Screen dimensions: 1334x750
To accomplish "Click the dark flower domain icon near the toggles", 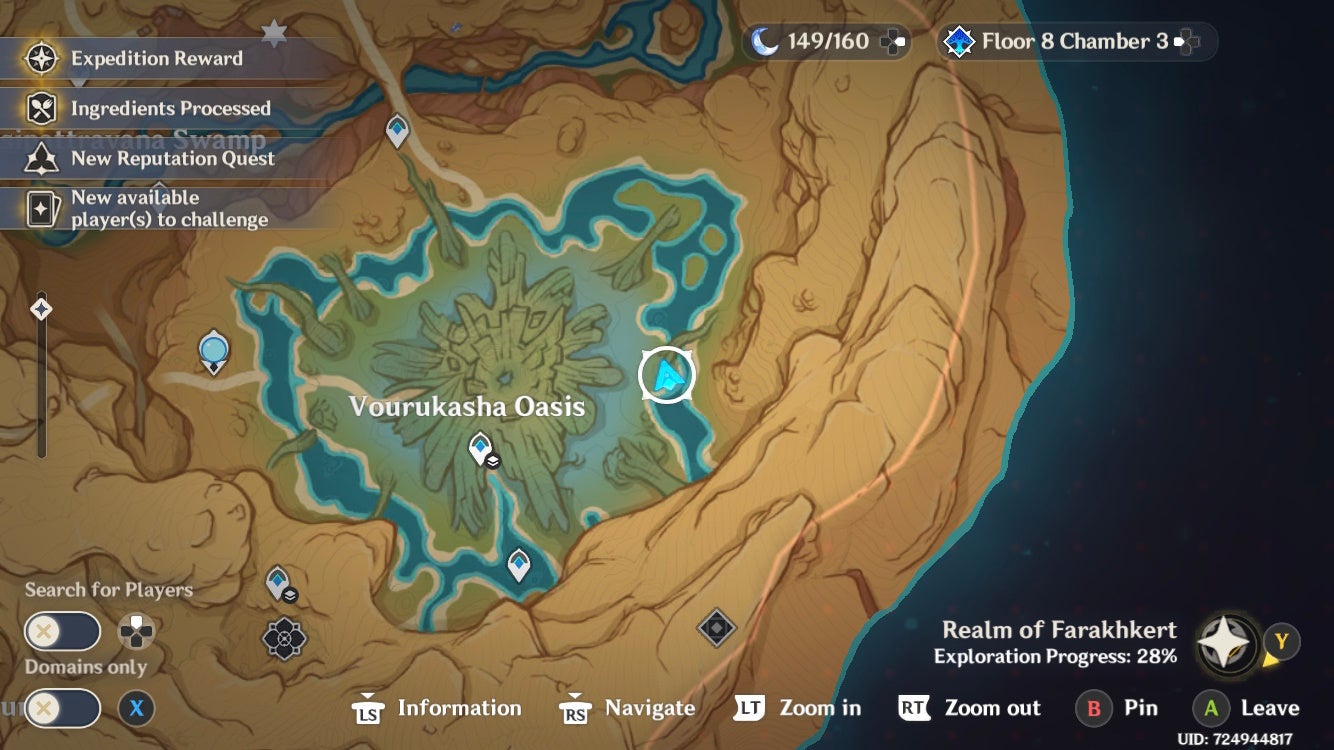I will tap(283, 638).
